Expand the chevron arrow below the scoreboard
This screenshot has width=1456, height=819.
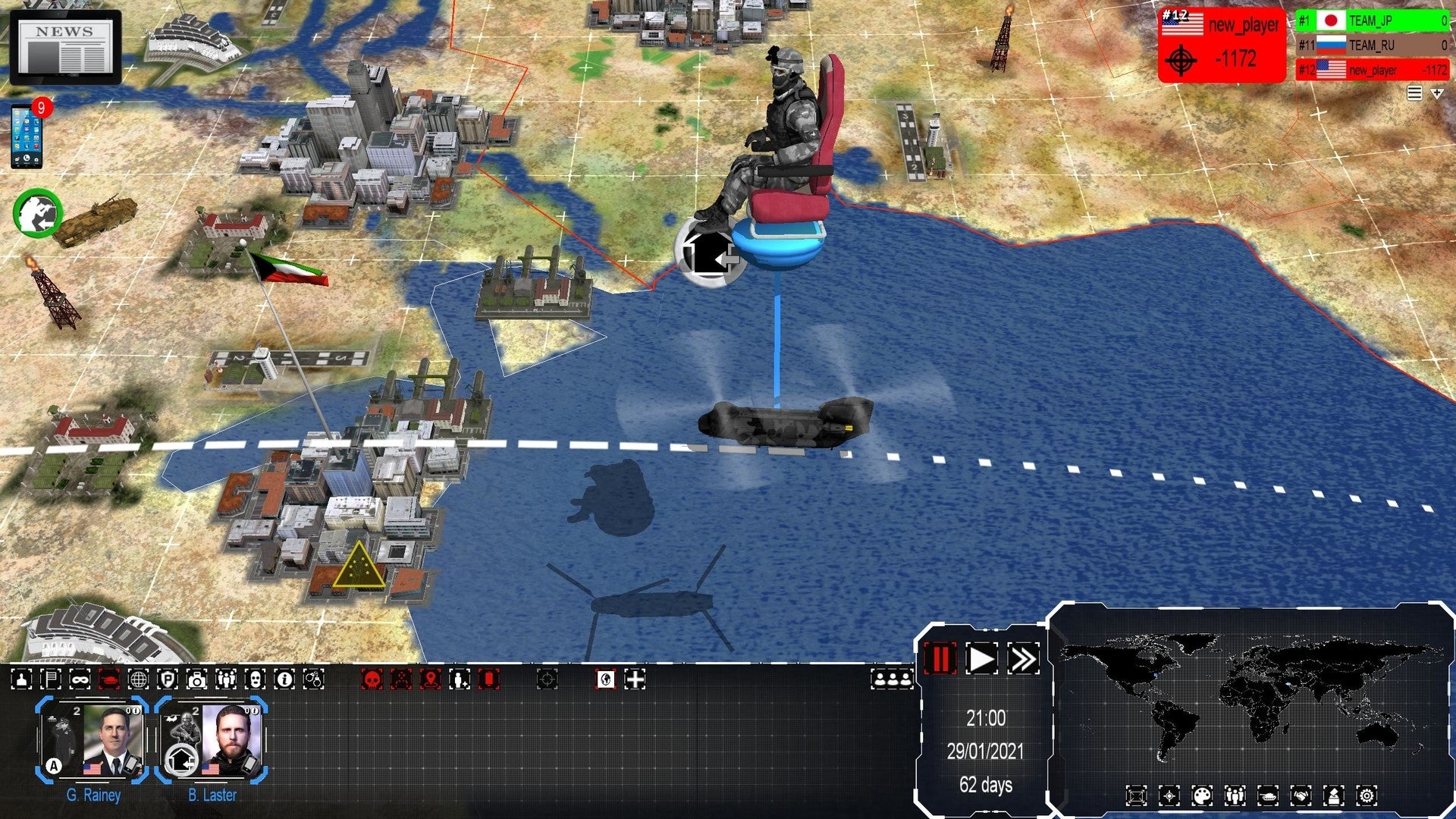click(x=1436, y=93)
